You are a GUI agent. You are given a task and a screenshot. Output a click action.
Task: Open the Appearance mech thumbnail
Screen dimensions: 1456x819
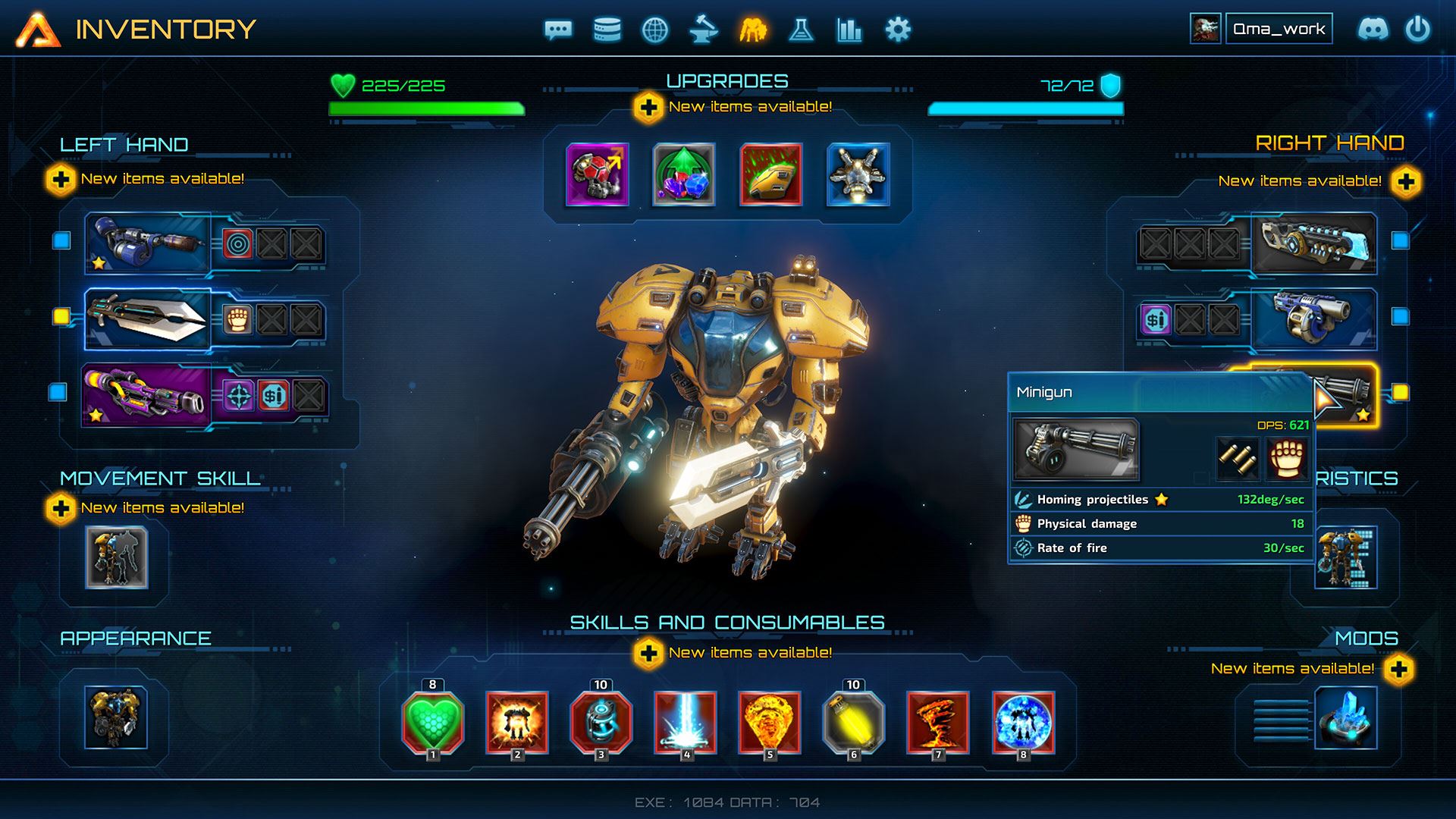click(x=116, y=717)
